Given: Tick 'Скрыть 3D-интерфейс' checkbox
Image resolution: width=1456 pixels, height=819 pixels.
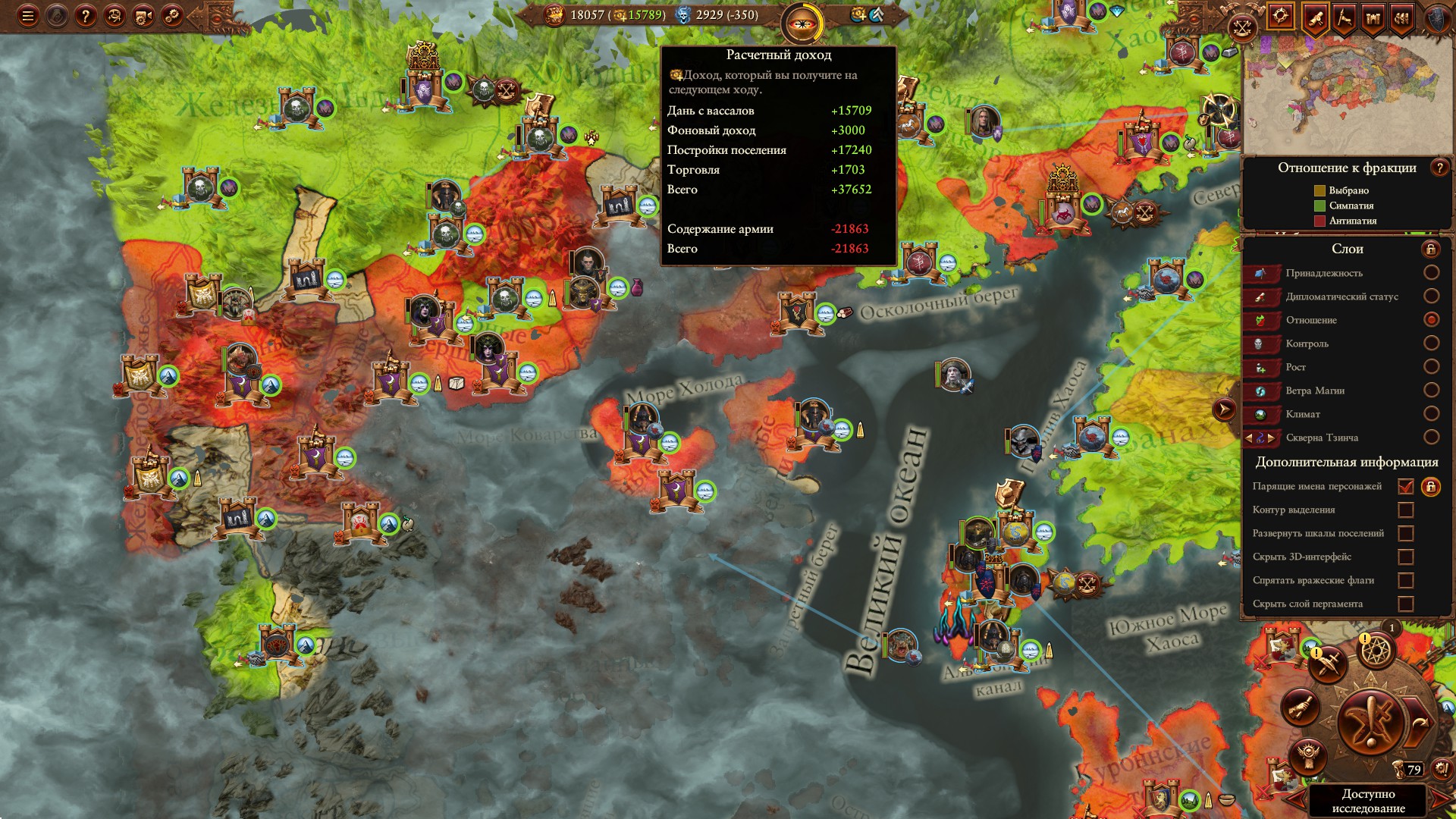Looking at the screenshot, I should click(1405, 557).
